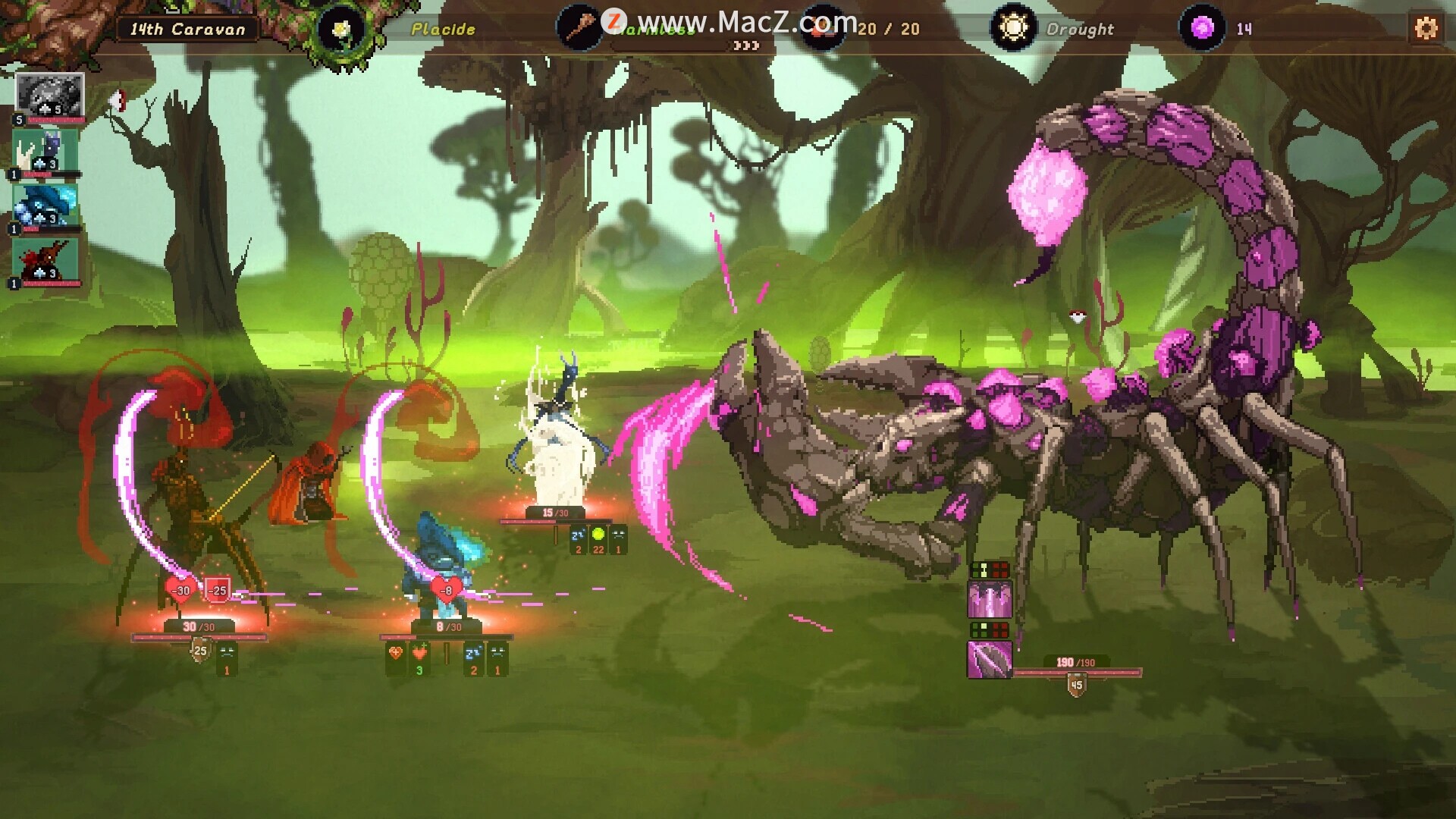
Task: Open the settings gear menu
Action: point(1426,29)
